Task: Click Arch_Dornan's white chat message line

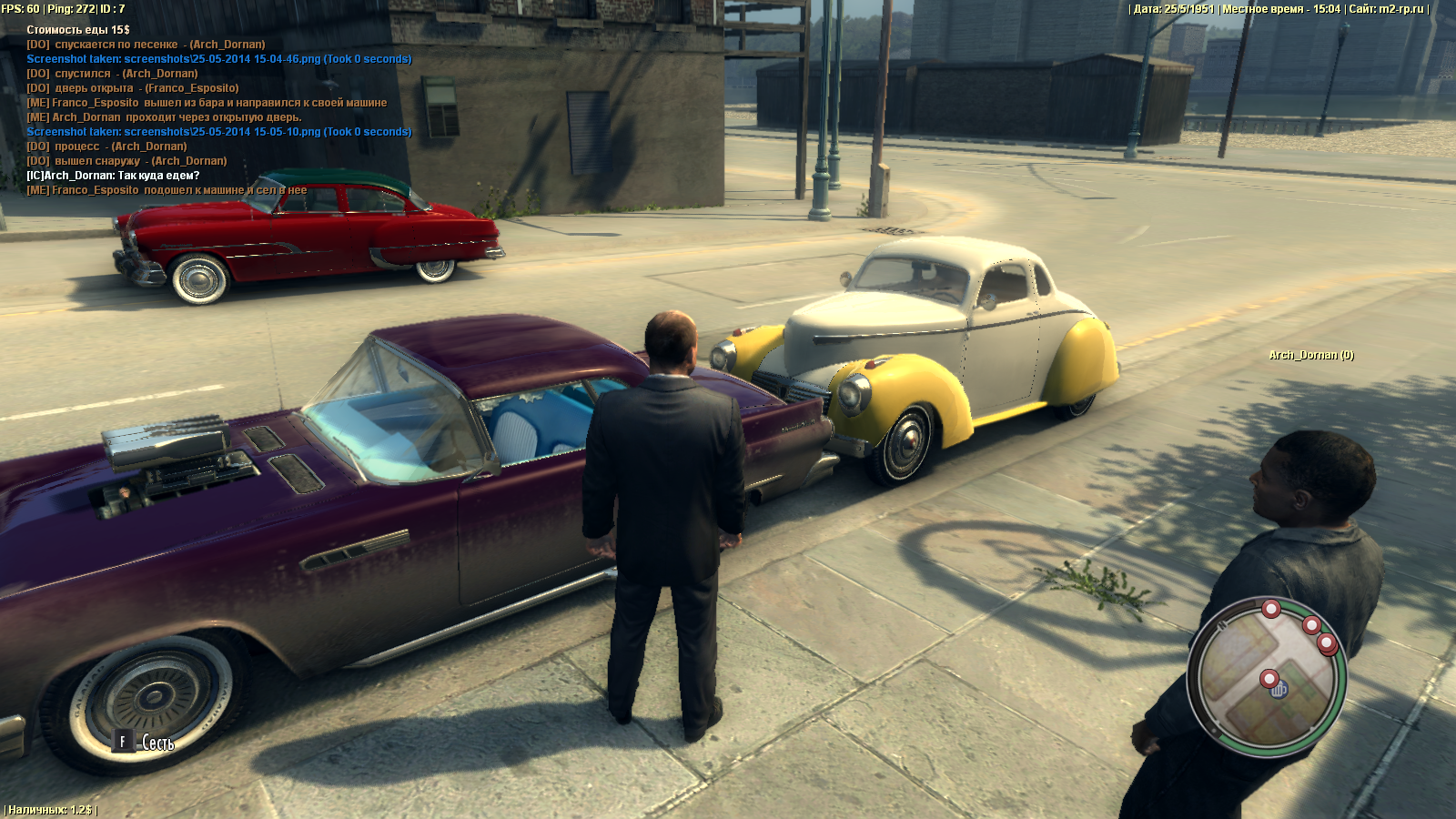Action: point(113,176)
